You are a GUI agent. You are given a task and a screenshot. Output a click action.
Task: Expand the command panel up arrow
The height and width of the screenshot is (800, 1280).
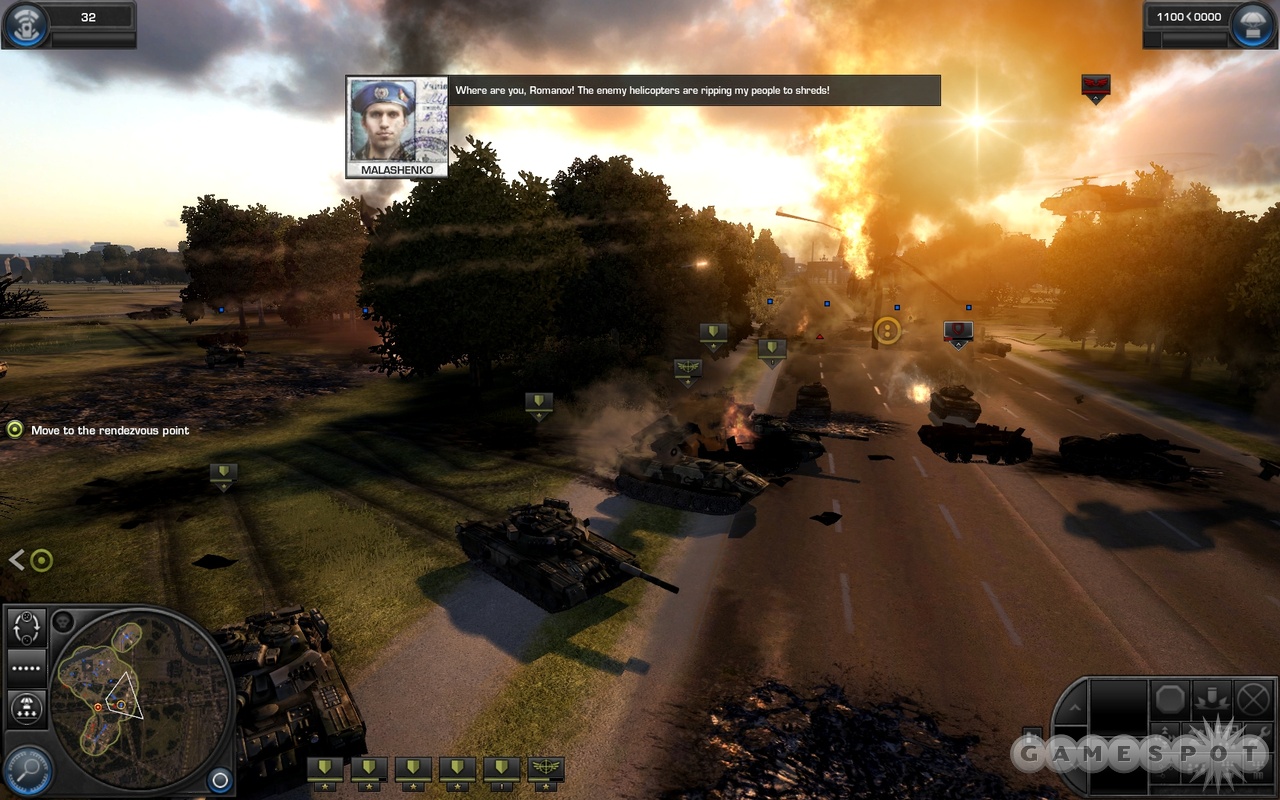[1072, 706]
